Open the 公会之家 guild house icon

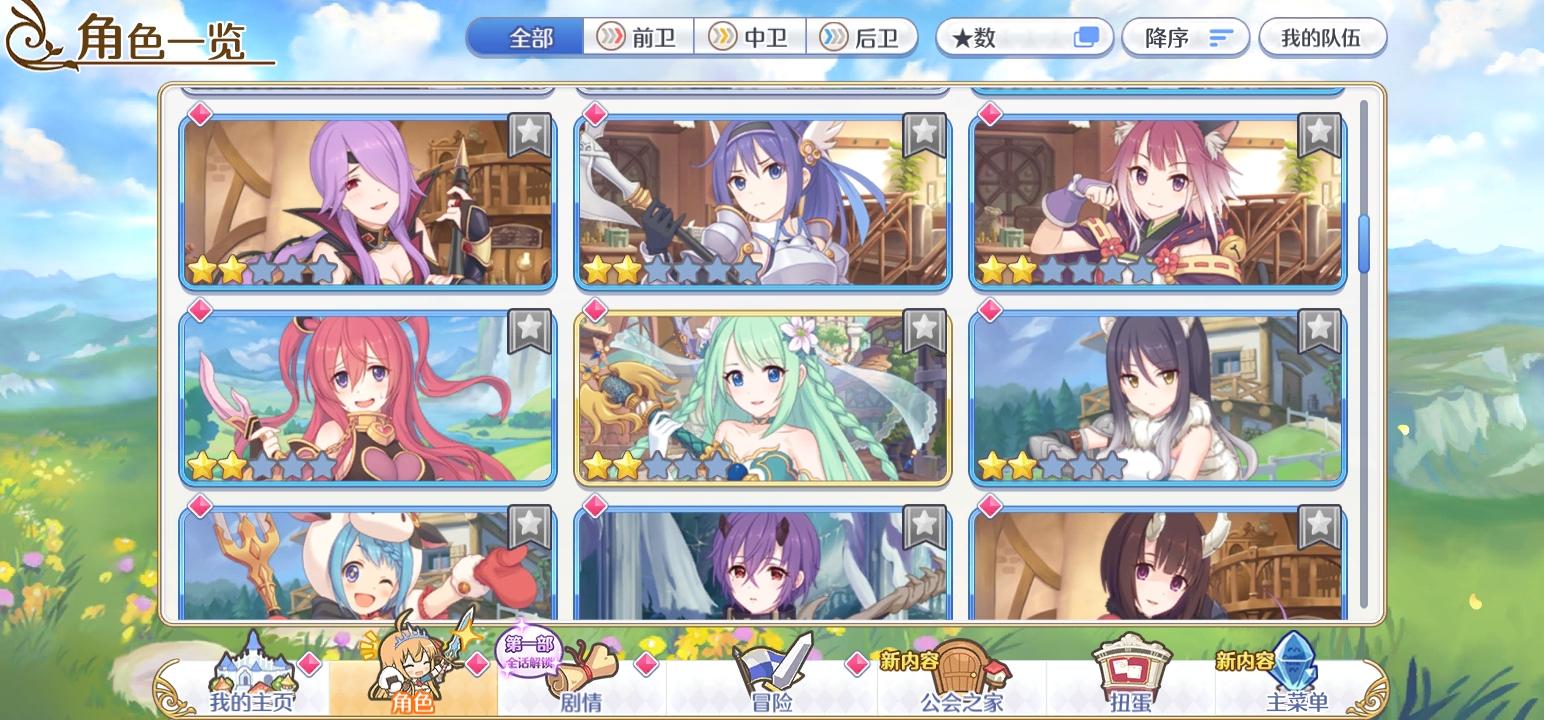[x=960, y=670]
